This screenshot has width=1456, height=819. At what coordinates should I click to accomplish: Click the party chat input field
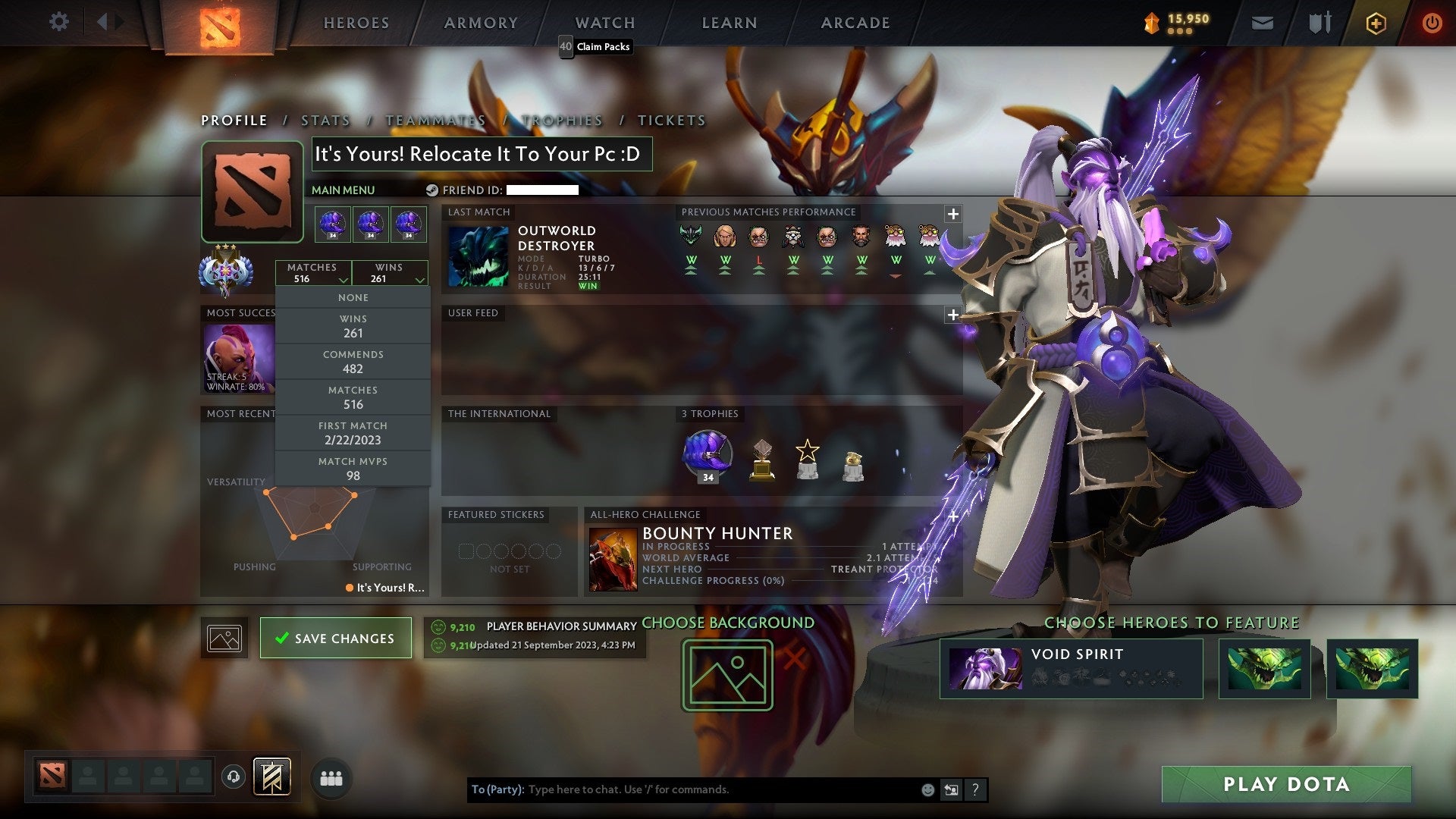pyautogui.click(x=682, y=789)
